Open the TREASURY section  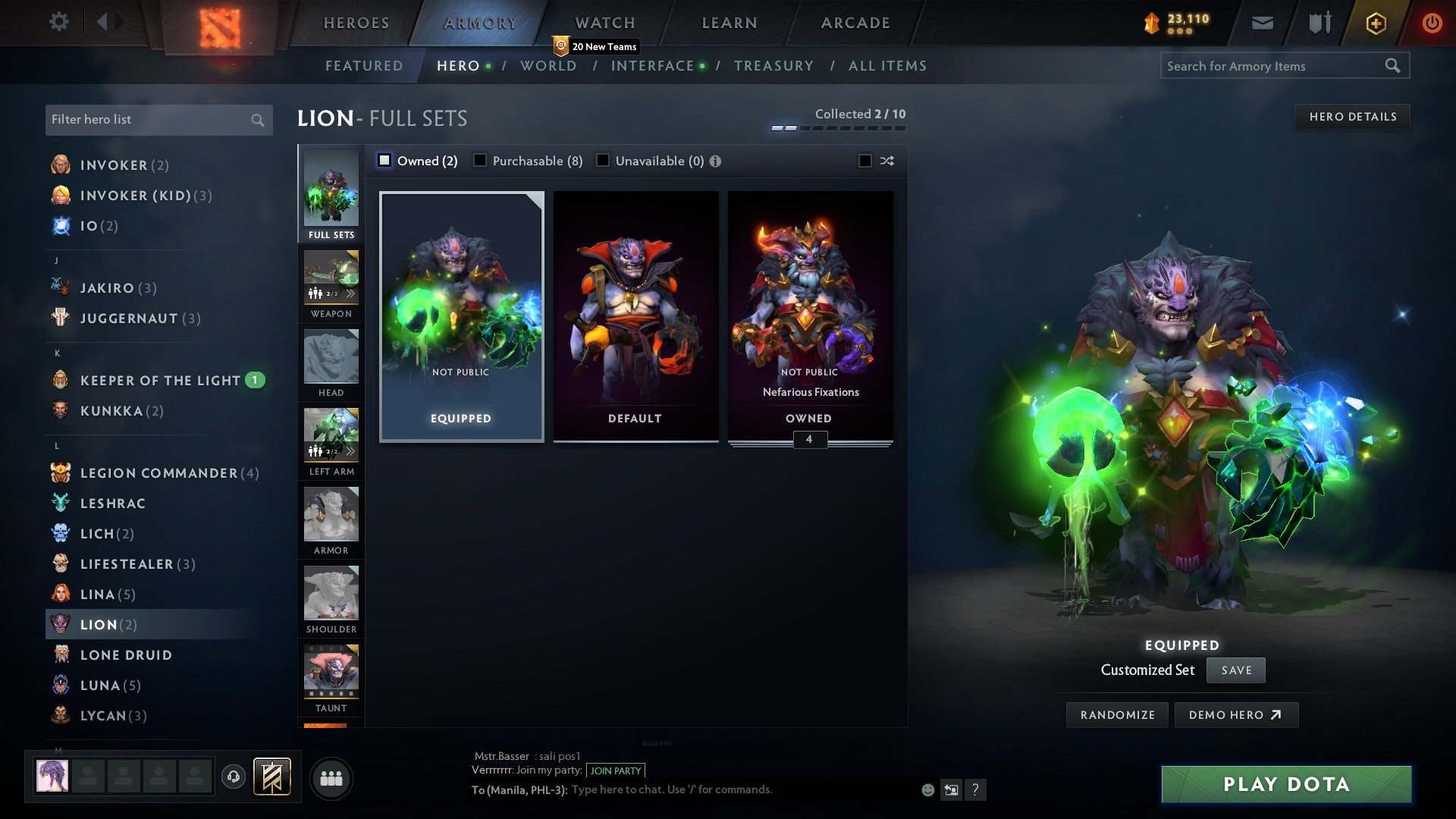point(774,66)
